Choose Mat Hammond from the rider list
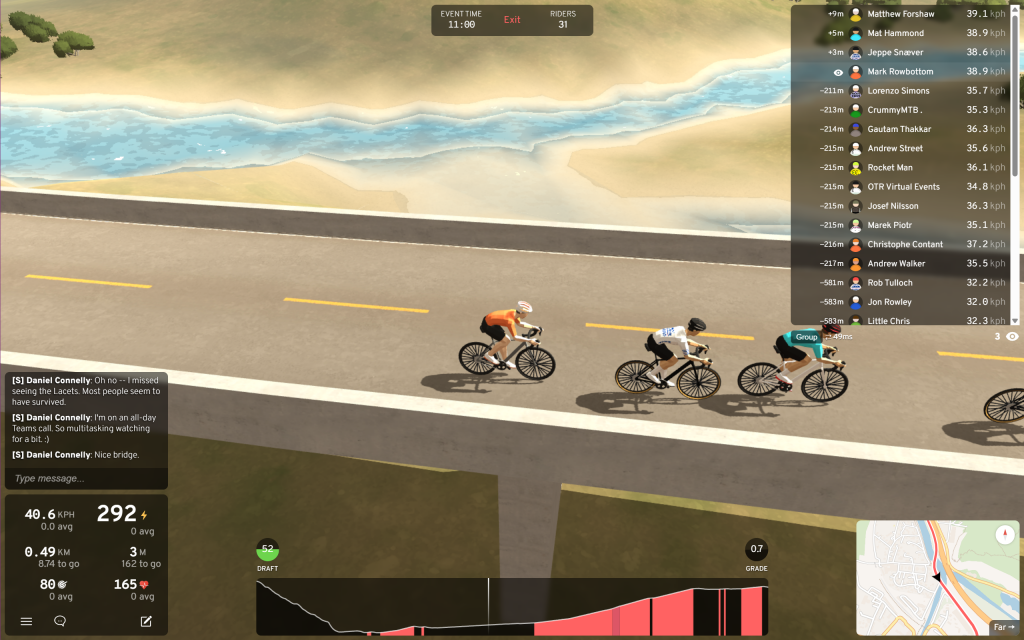Screen dimensions: 1024x640 coord(895,33)
